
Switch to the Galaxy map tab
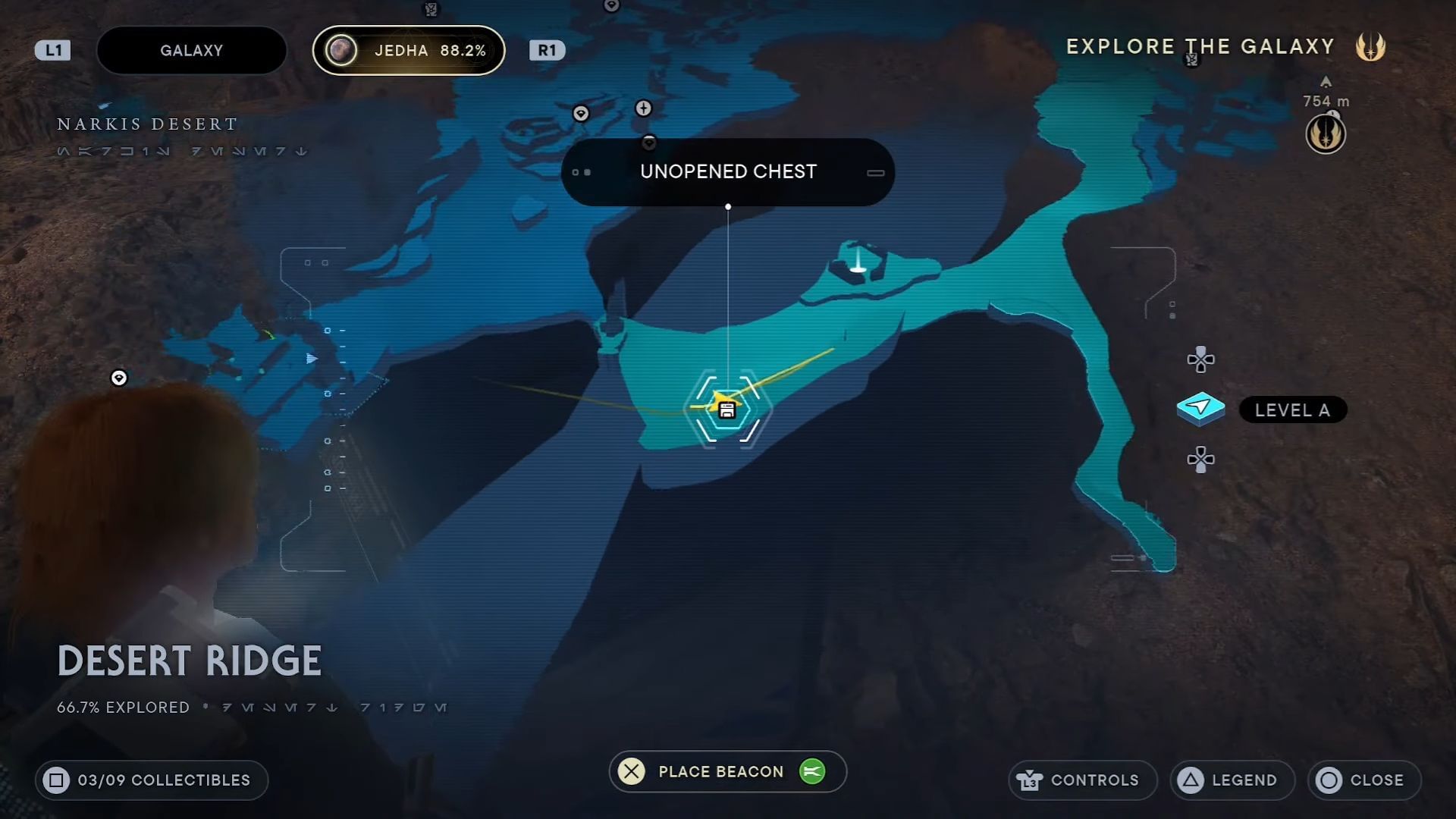tap(191, 51)
